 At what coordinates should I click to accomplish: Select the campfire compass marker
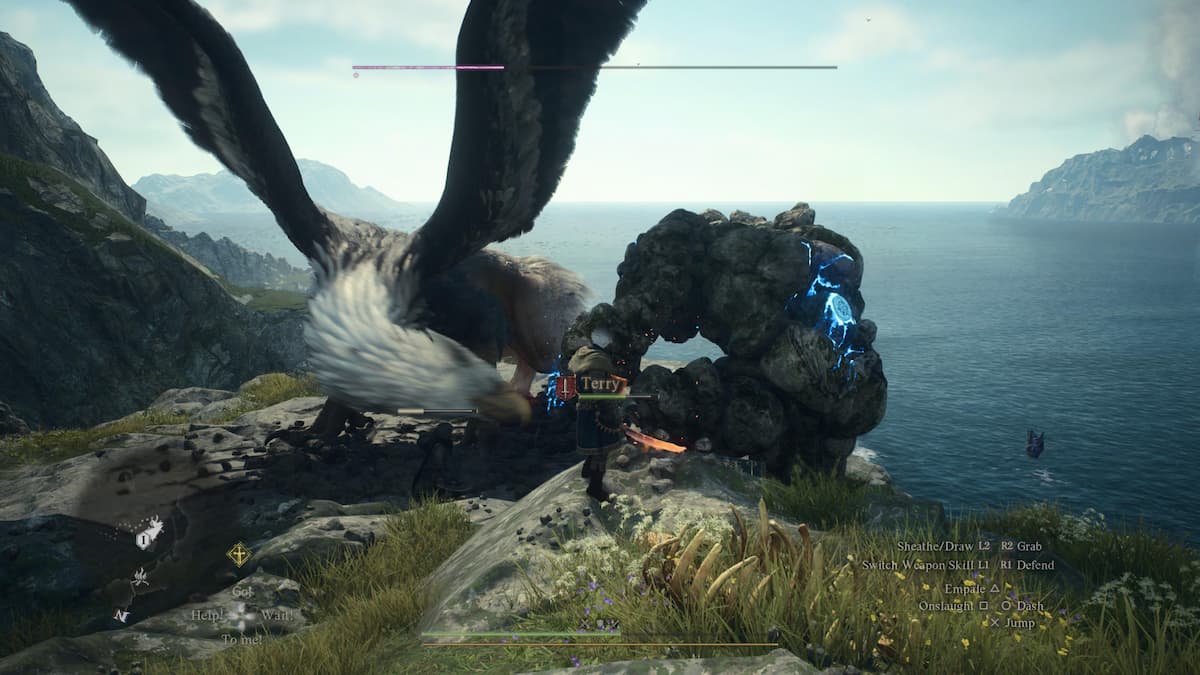tap(138, 576)
